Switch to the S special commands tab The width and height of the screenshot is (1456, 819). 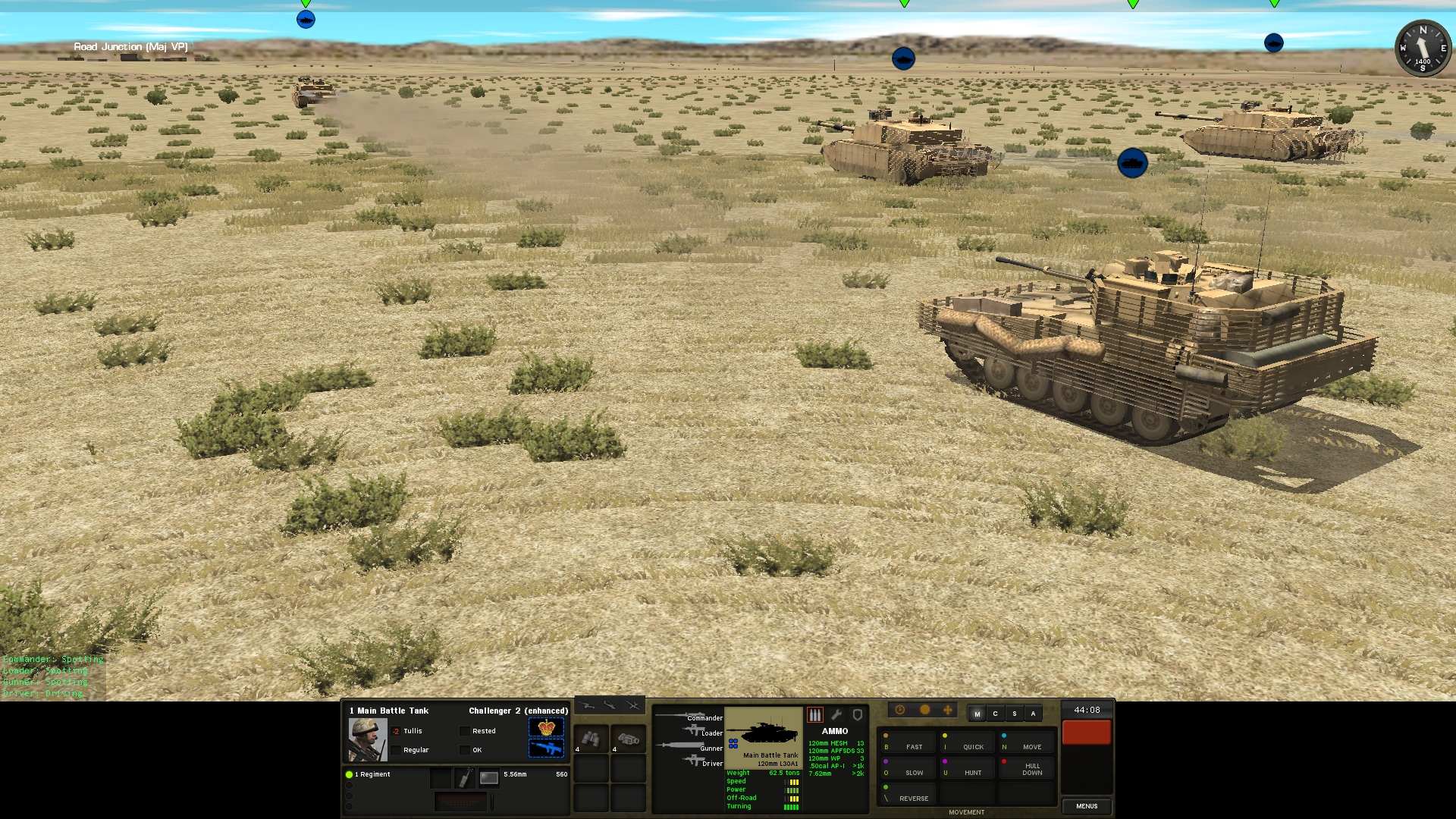(1014, 714)
